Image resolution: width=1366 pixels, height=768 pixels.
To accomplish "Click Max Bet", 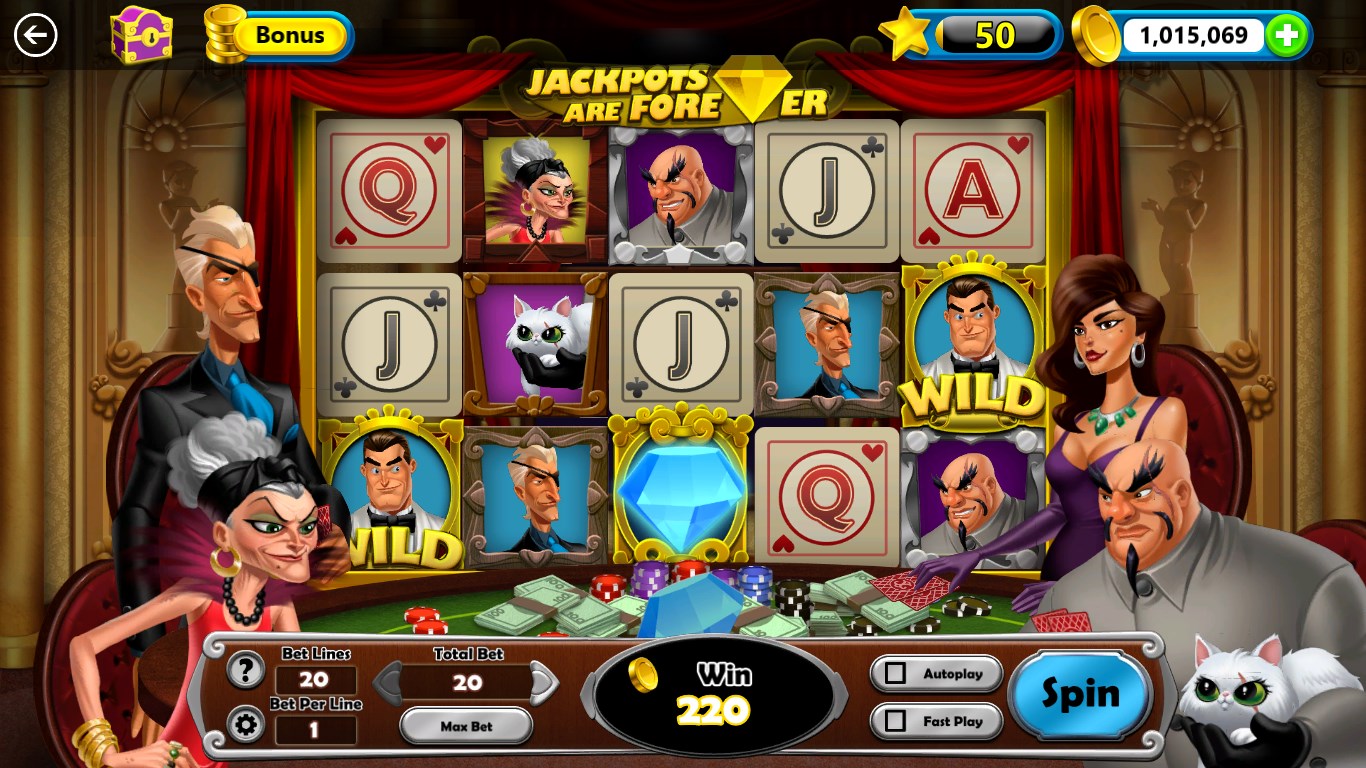I will click(465, 726).
